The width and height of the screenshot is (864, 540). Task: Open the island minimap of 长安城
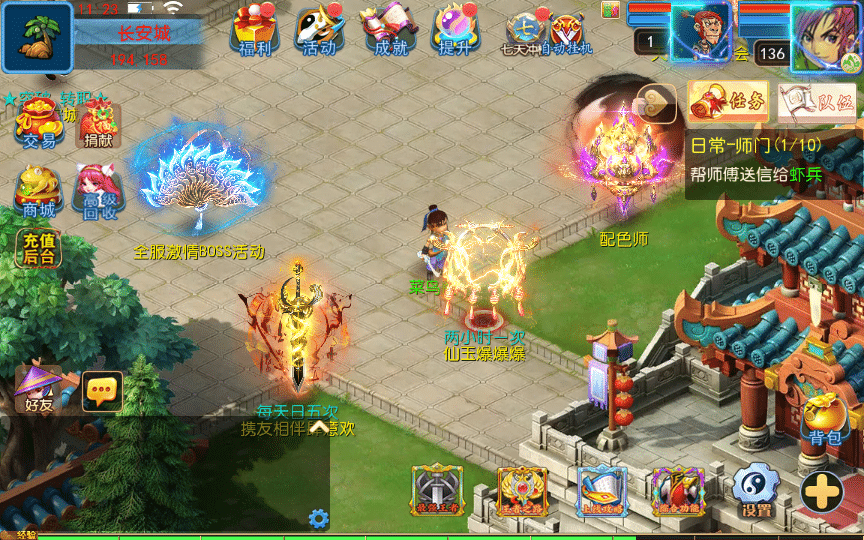coord(37,37)
